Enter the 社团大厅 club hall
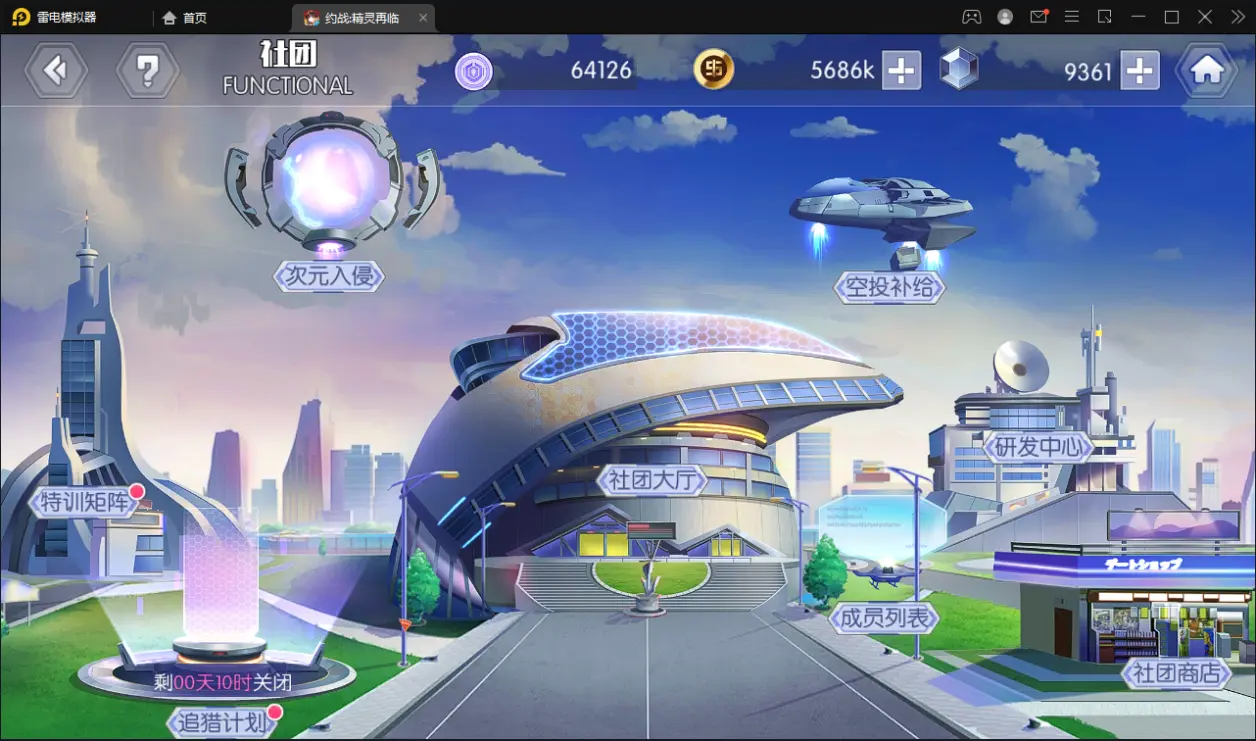 652,480
